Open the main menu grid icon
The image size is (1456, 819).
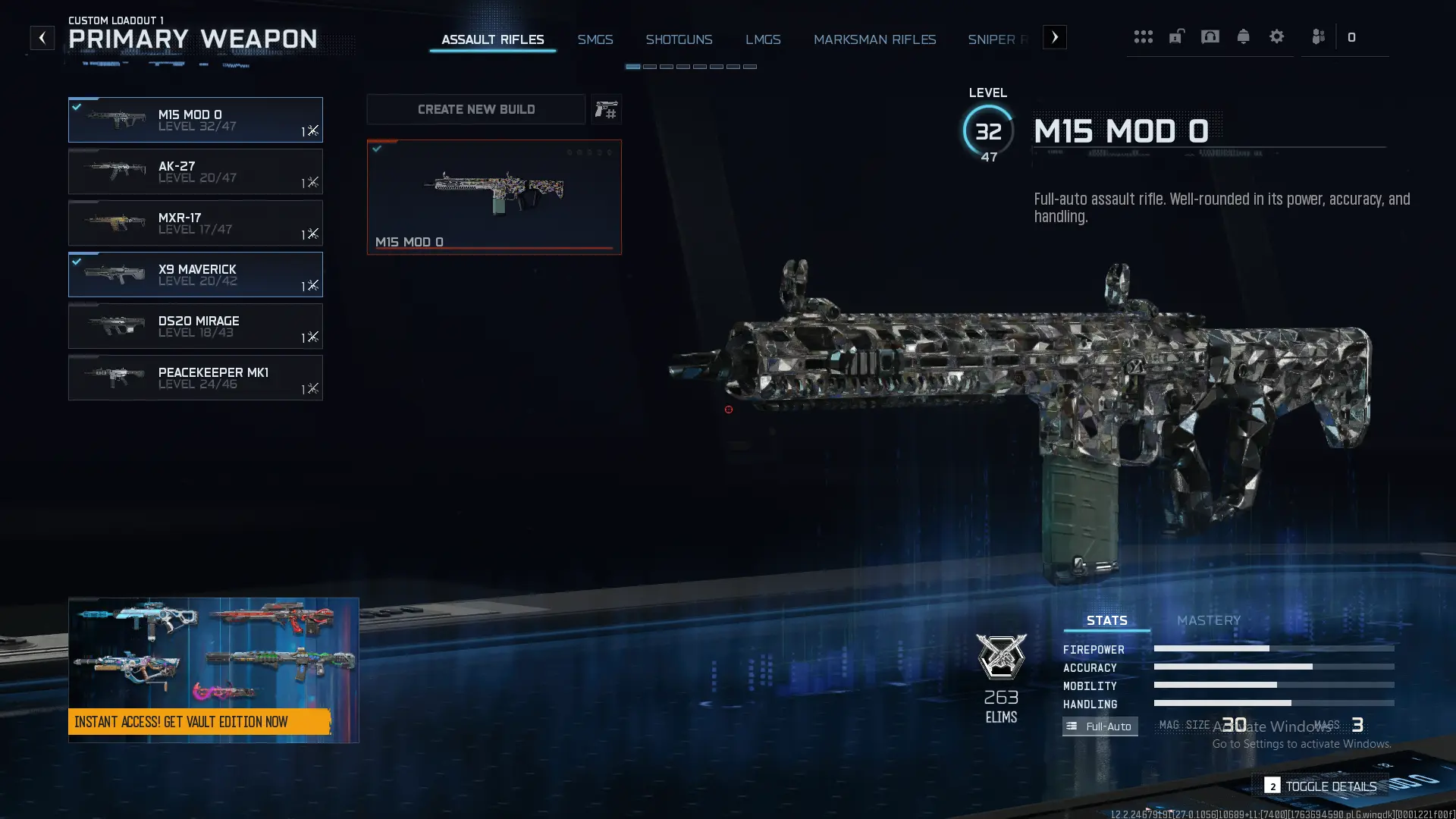1144,36
